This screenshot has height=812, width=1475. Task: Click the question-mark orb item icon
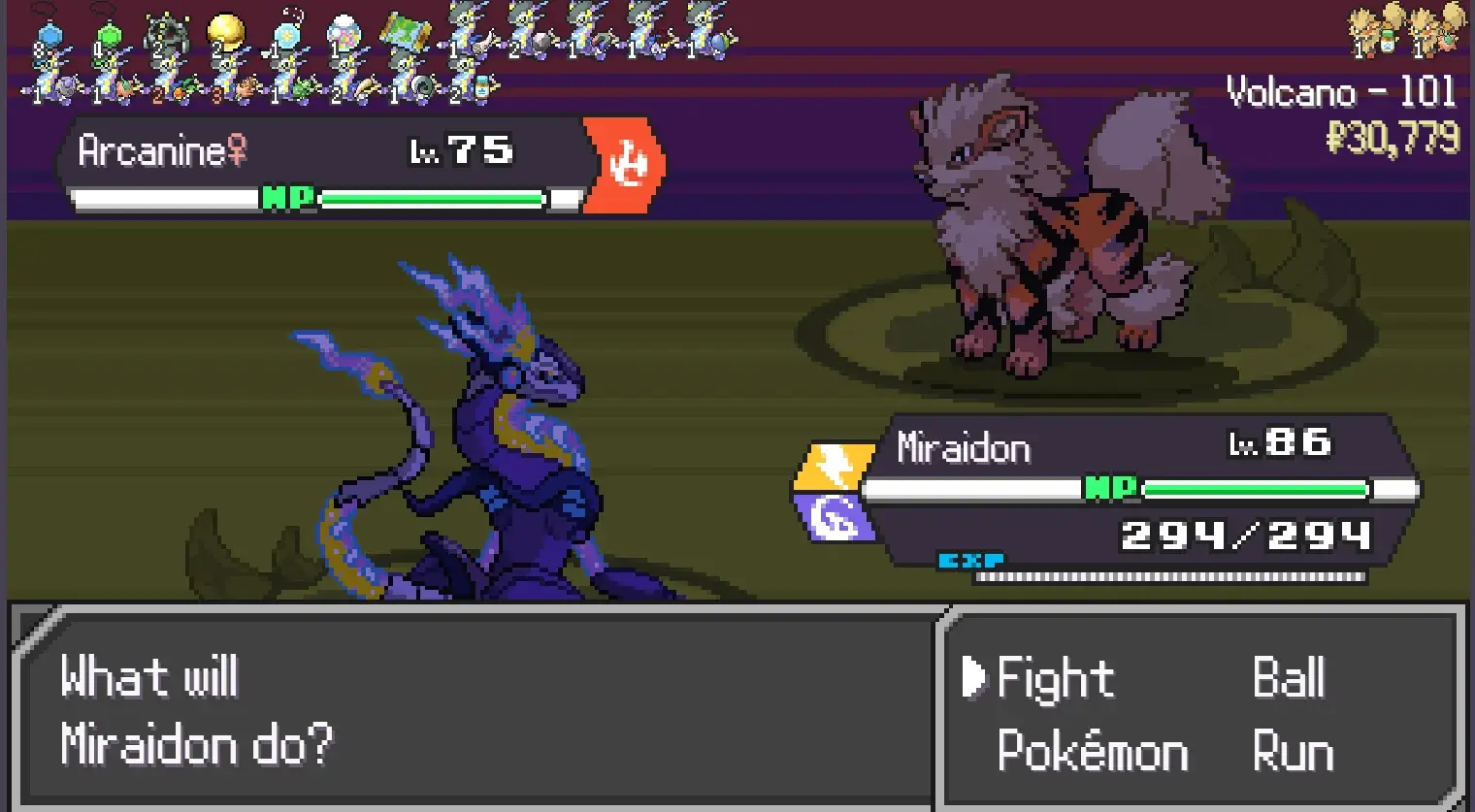287,34
